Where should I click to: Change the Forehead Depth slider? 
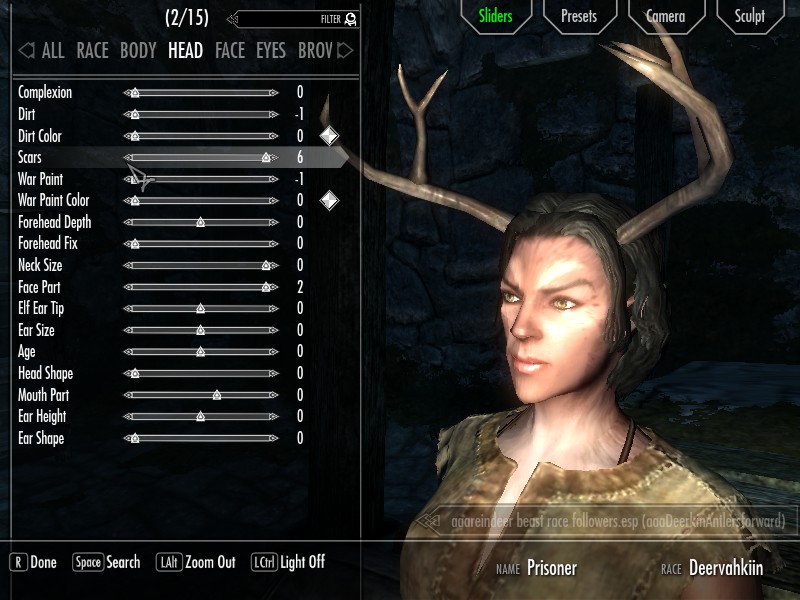coord(200,222)
